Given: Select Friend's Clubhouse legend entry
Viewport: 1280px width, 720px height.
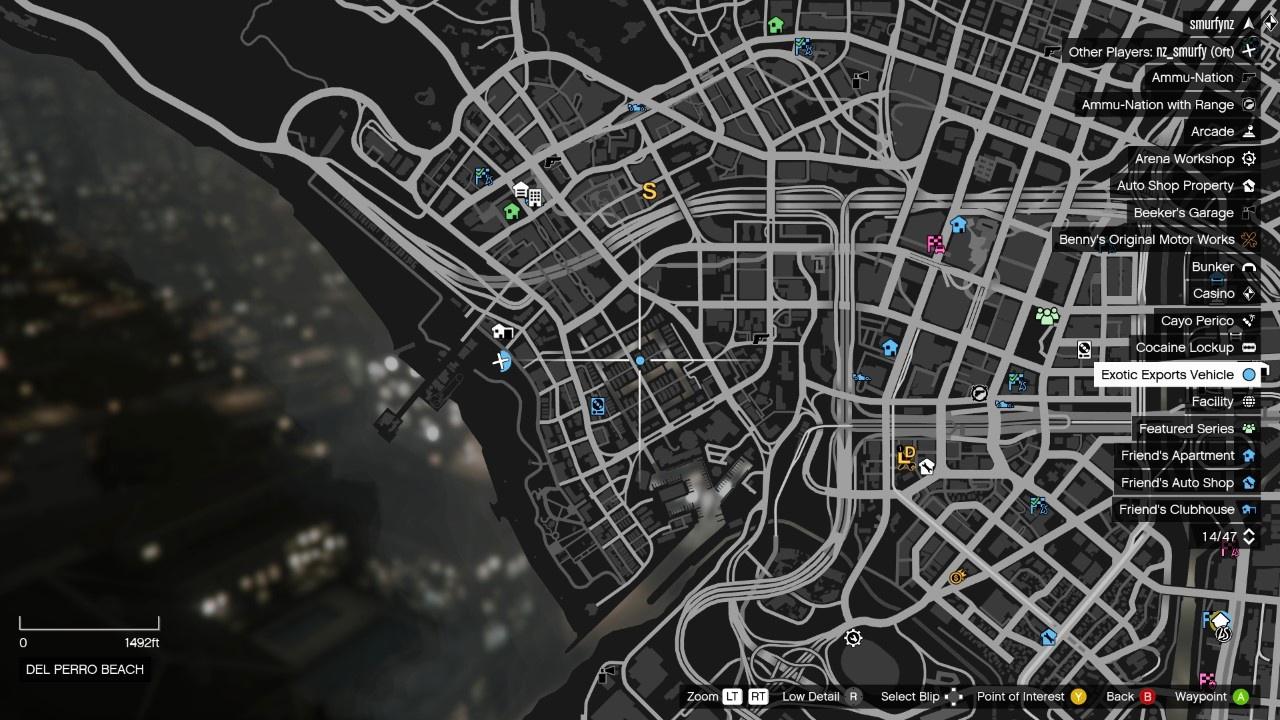Looking at the screenshot, I should click(x=1176, y=510).
